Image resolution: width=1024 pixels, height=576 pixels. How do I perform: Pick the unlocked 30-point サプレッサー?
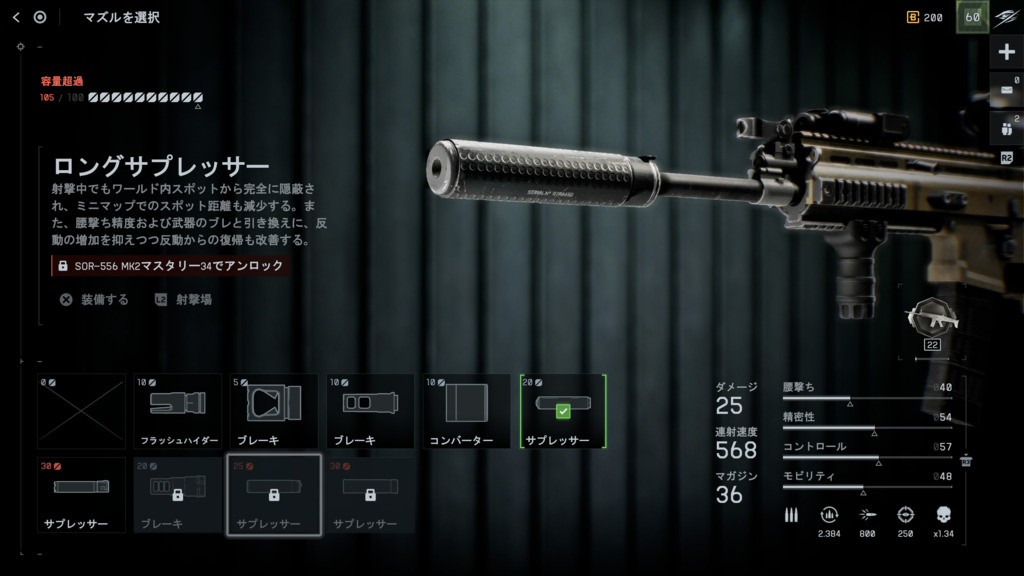pos(82,495)
